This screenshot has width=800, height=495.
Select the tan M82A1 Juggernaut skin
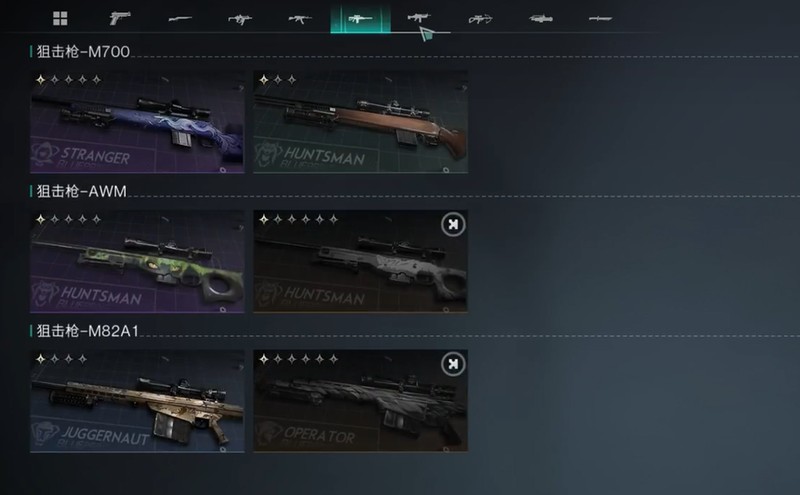(x=138, y=400)
